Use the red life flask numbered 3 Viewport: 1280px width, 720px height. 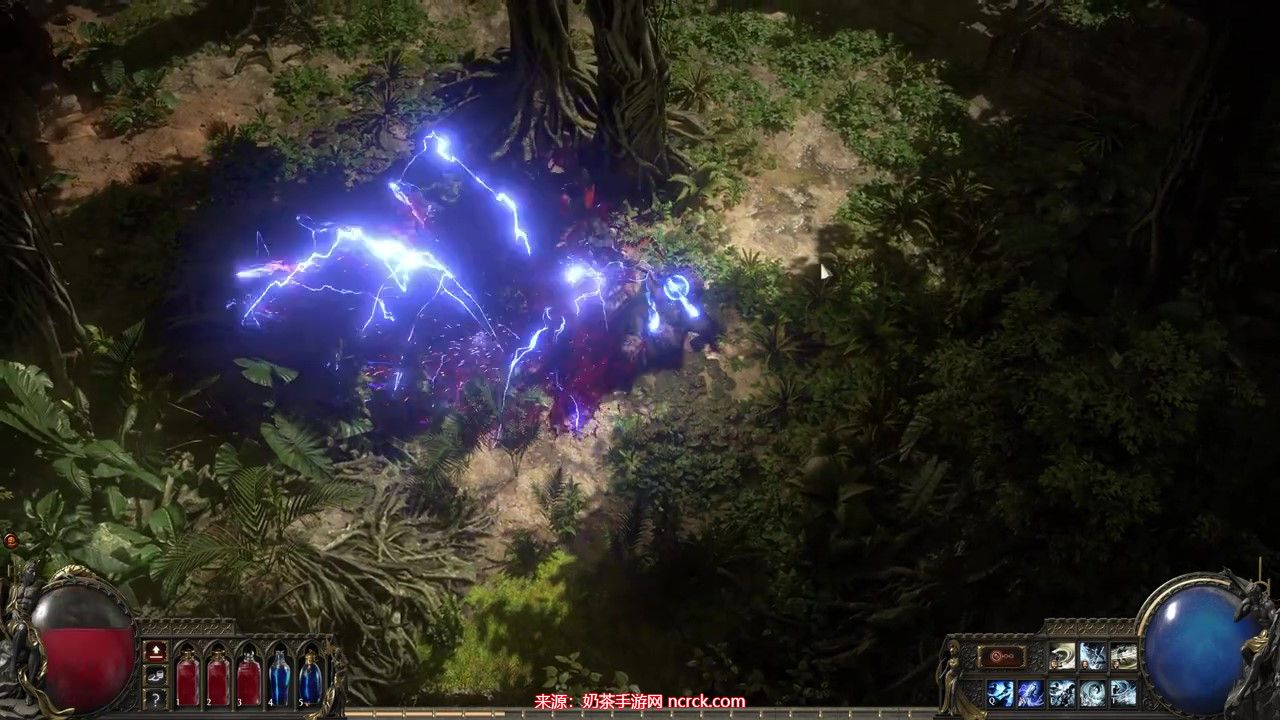249,677
